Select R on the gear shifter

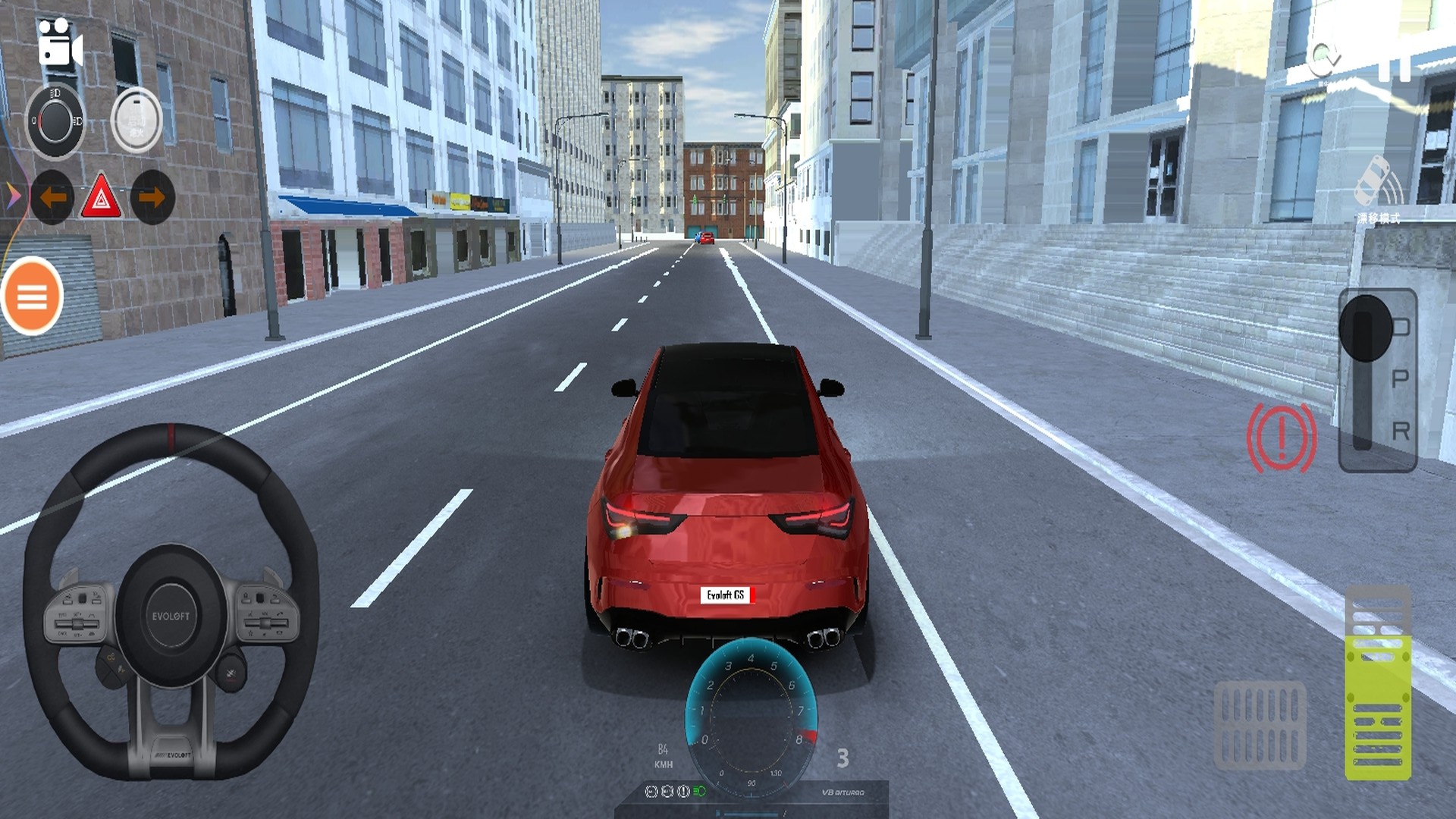[1400, 431]
